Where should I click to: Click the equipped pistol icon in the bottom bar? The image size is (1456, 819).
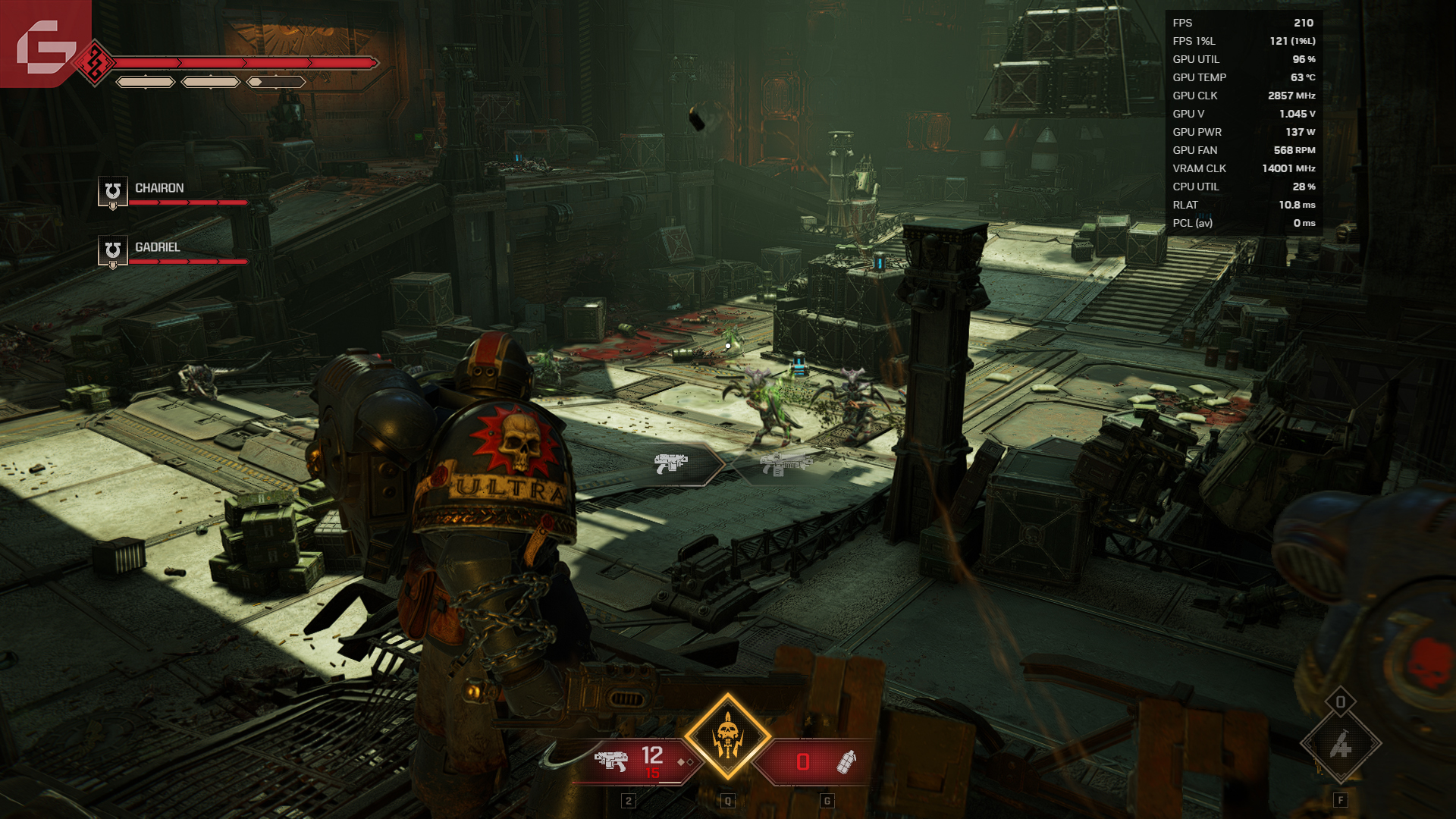point(611,760)
